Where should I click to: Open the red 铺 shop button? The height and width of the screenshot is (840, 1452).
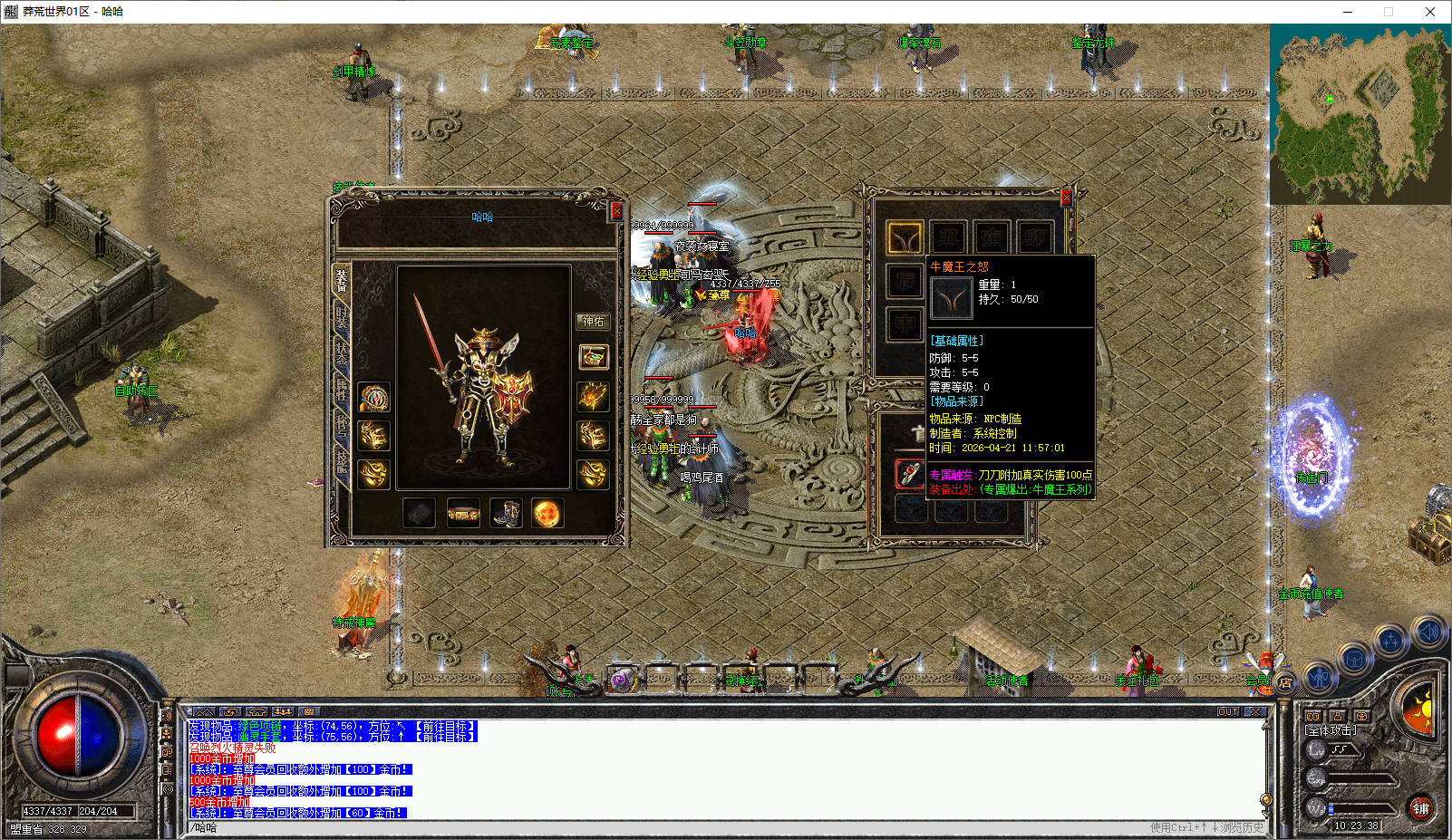pos(1420,808)
